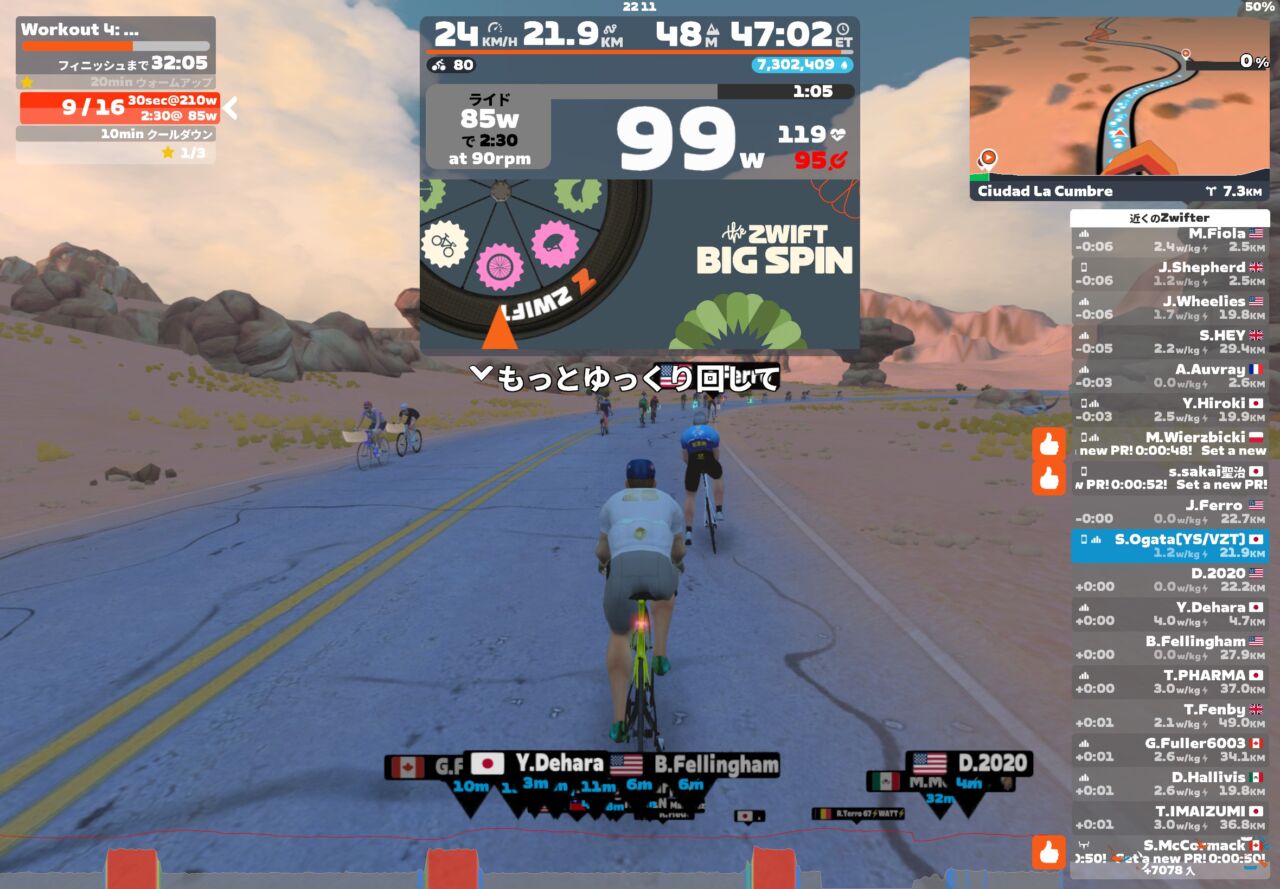The image size is (1280, 889).
Task: Choose T.PHARMA from the rider list
Action: 1169,682
